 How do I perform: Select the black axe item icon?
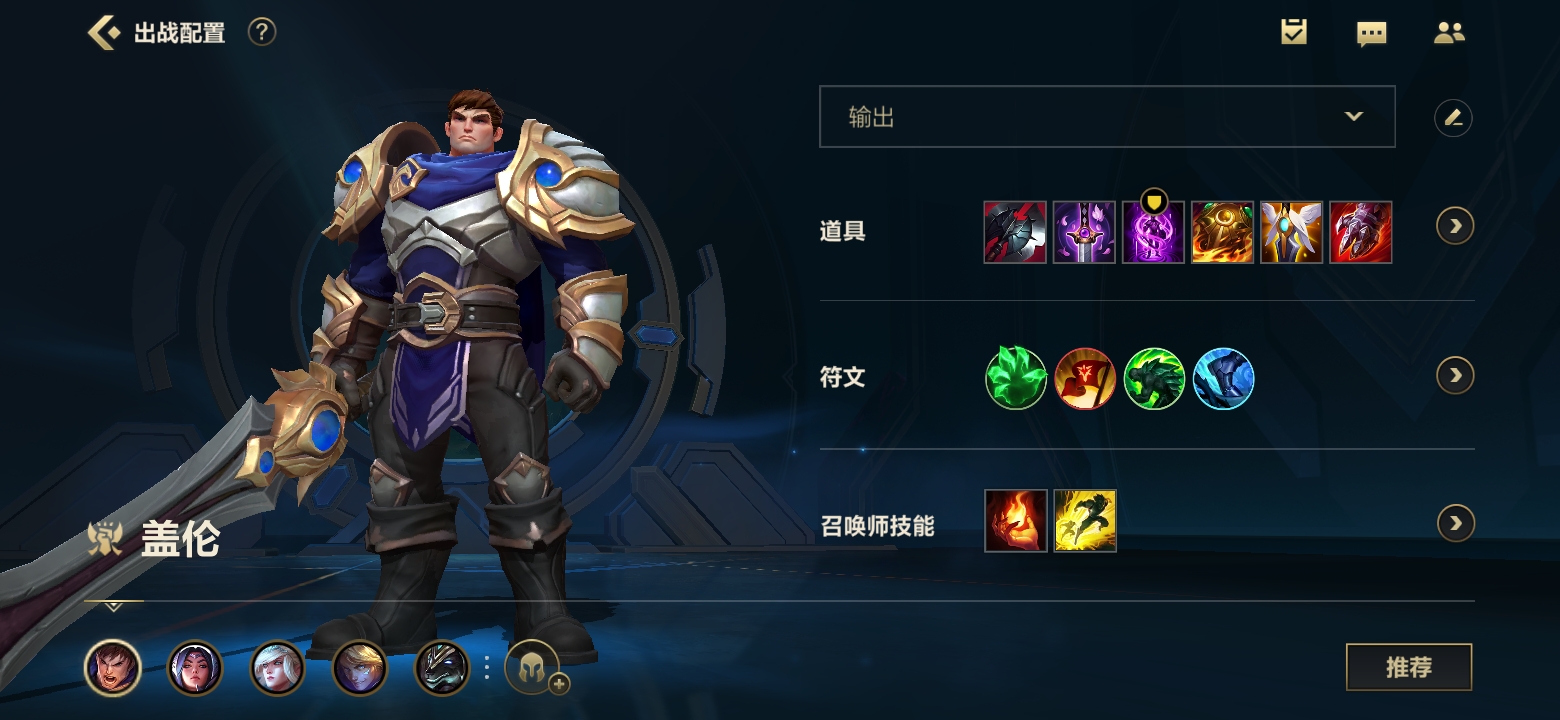click(x=1015, y=232)
